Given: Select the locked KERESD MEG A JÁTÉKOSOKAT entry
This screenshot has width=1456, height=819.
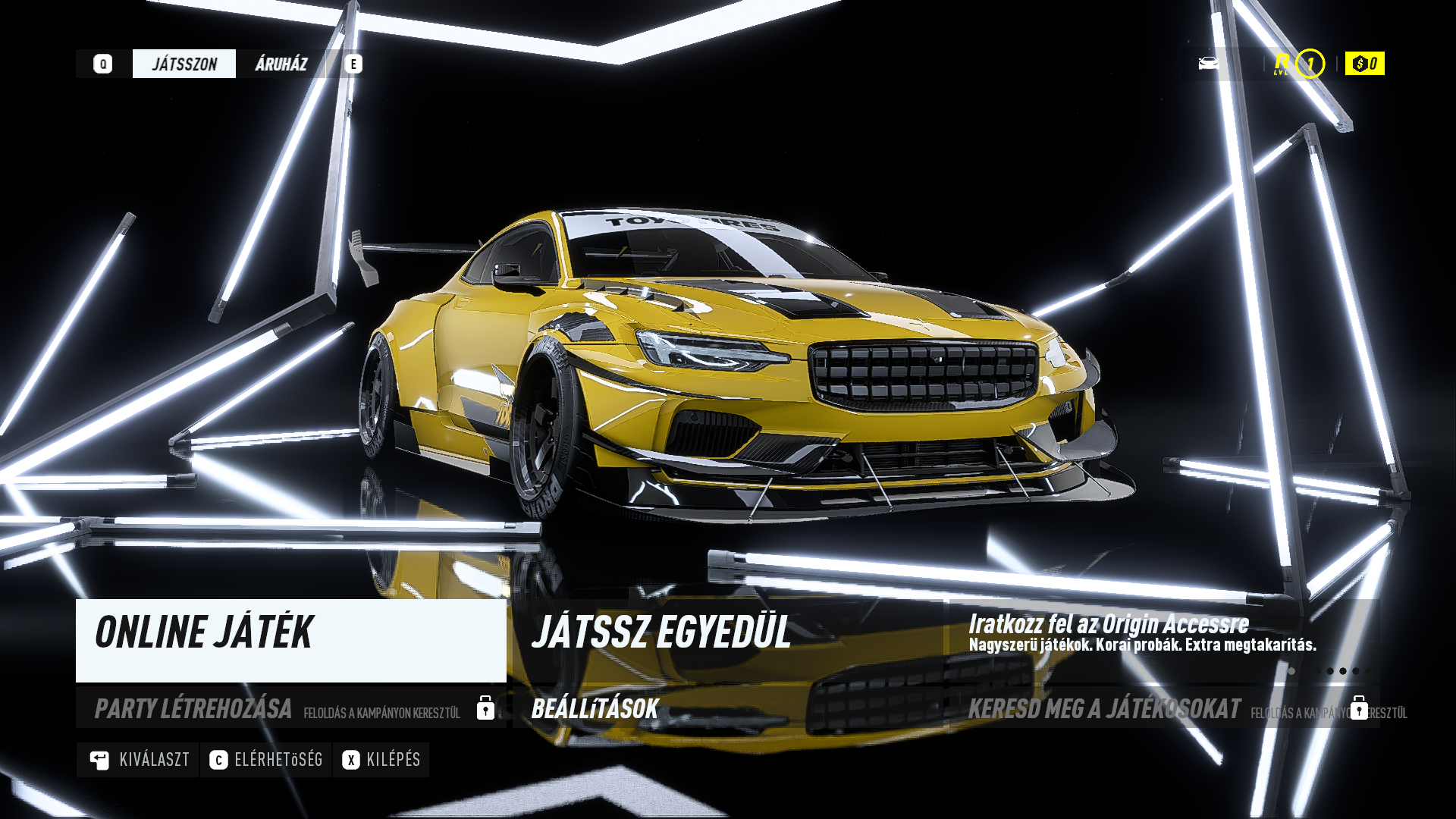Looking at the screenshot, I should tap(1164, 708).
